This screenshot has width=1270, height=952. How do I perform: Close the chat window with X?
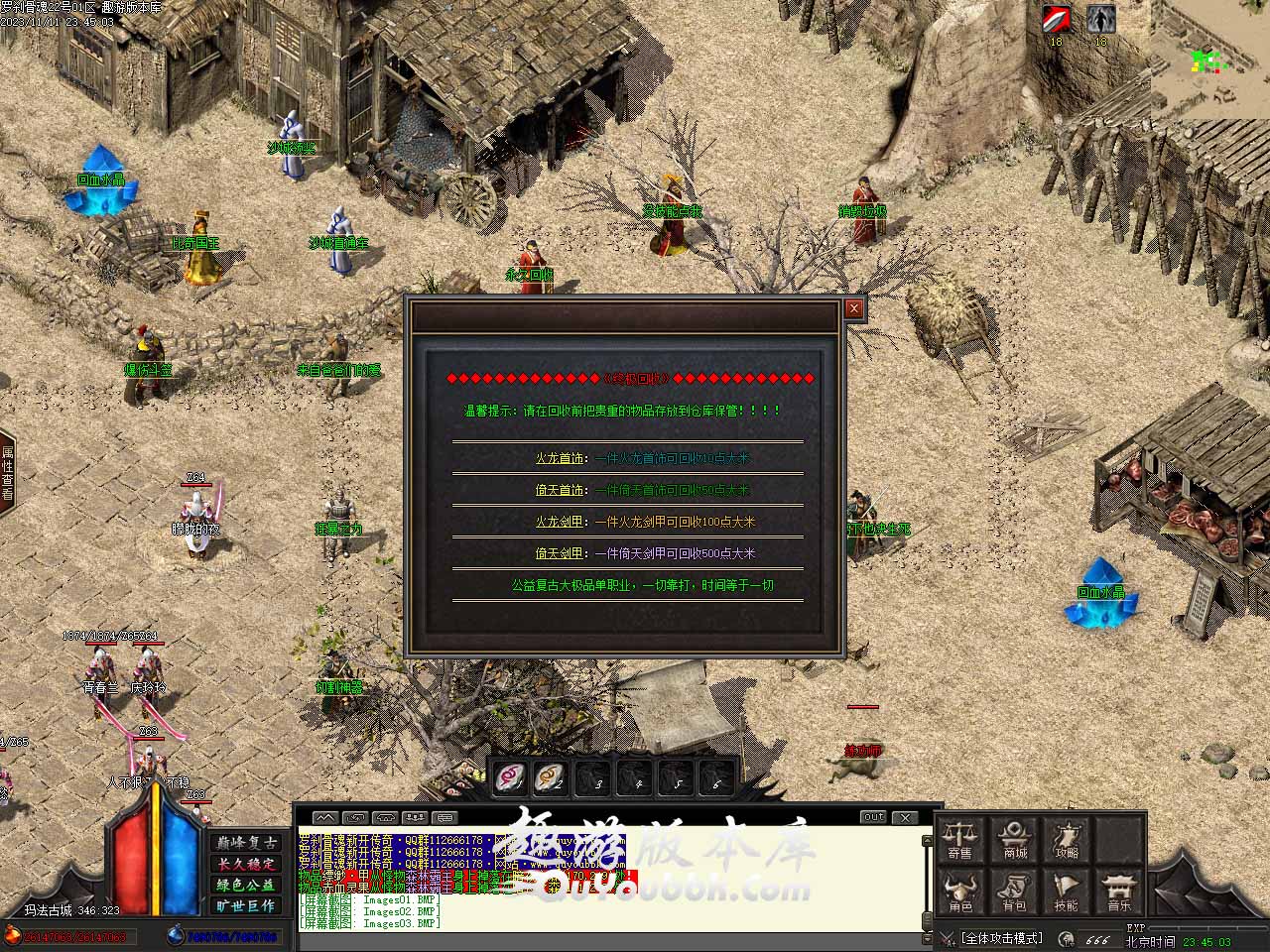[x=904, y=817]
